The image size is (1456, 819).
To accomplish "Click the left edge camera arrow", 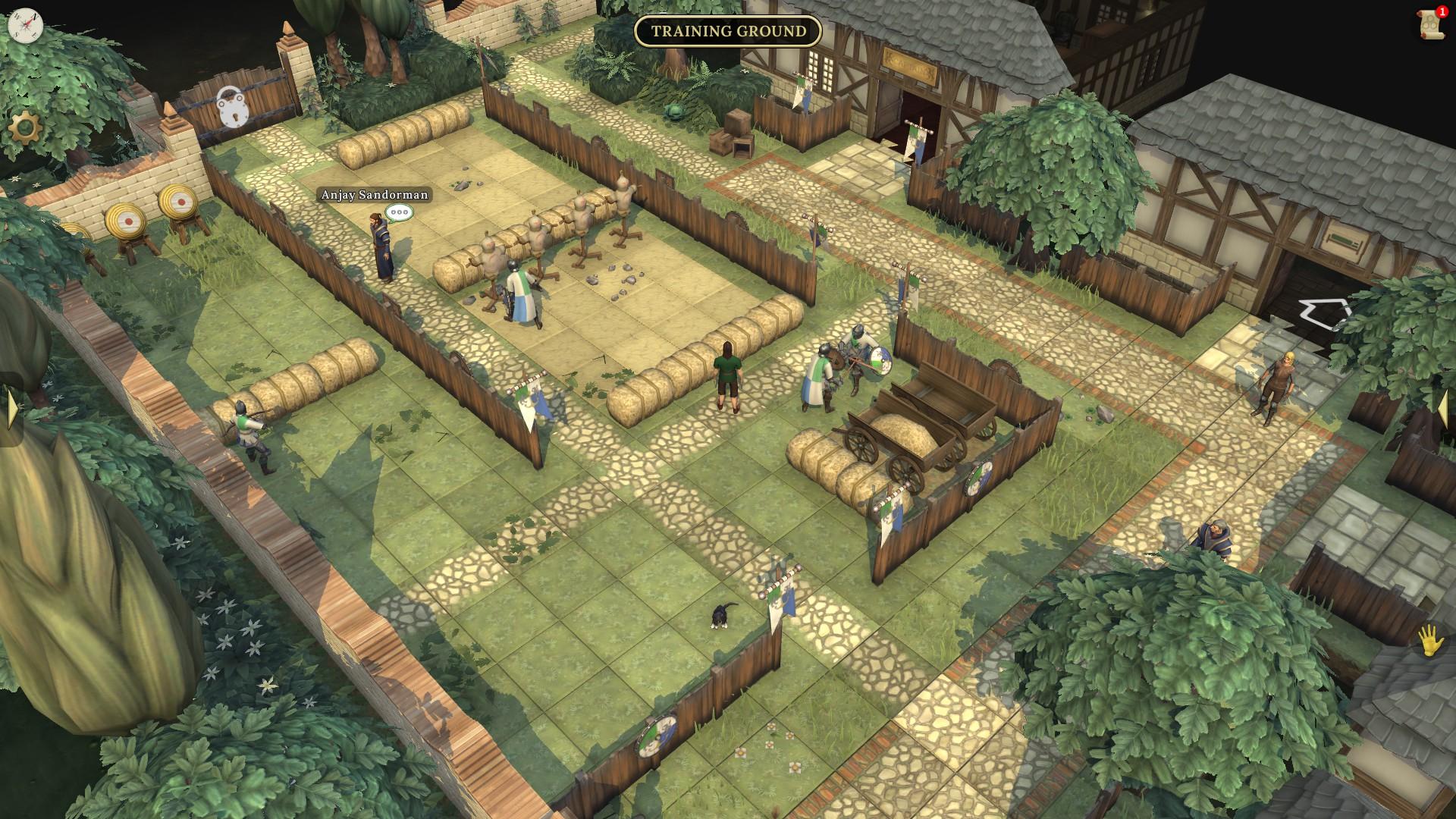I will (x=11, y=409).
